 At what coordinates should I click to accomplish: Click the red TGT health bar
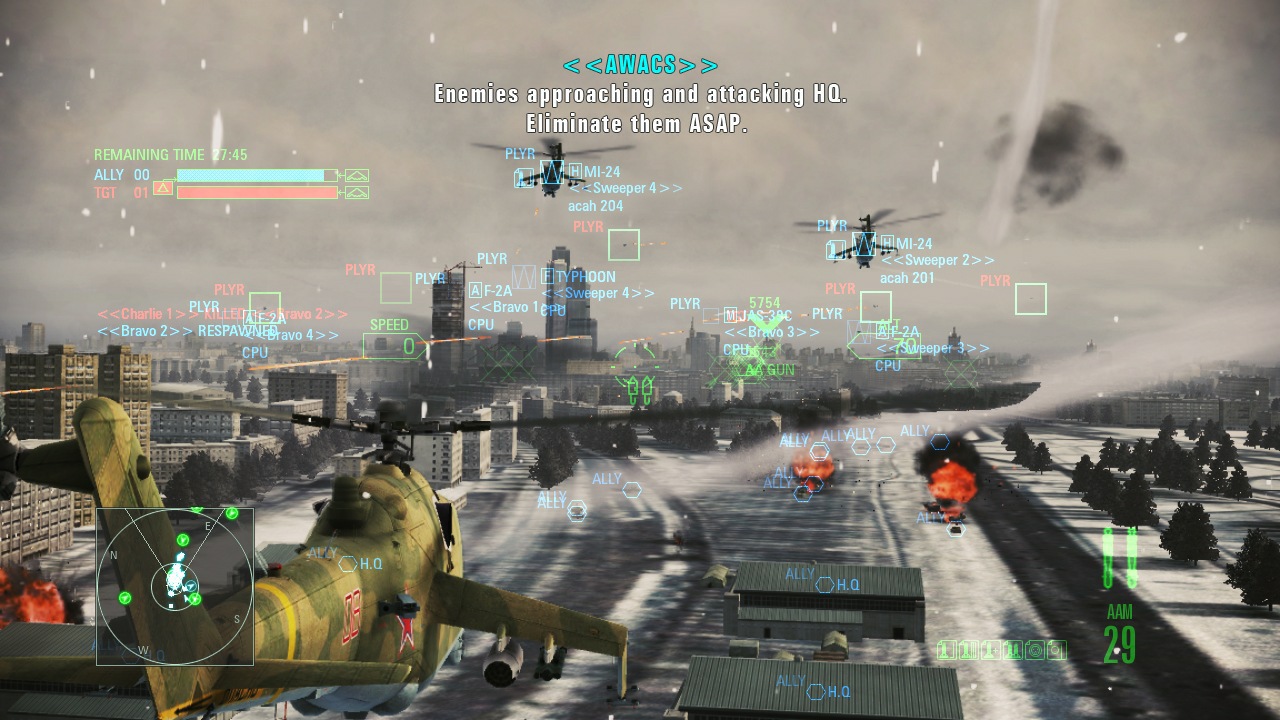tap(255, 191)
